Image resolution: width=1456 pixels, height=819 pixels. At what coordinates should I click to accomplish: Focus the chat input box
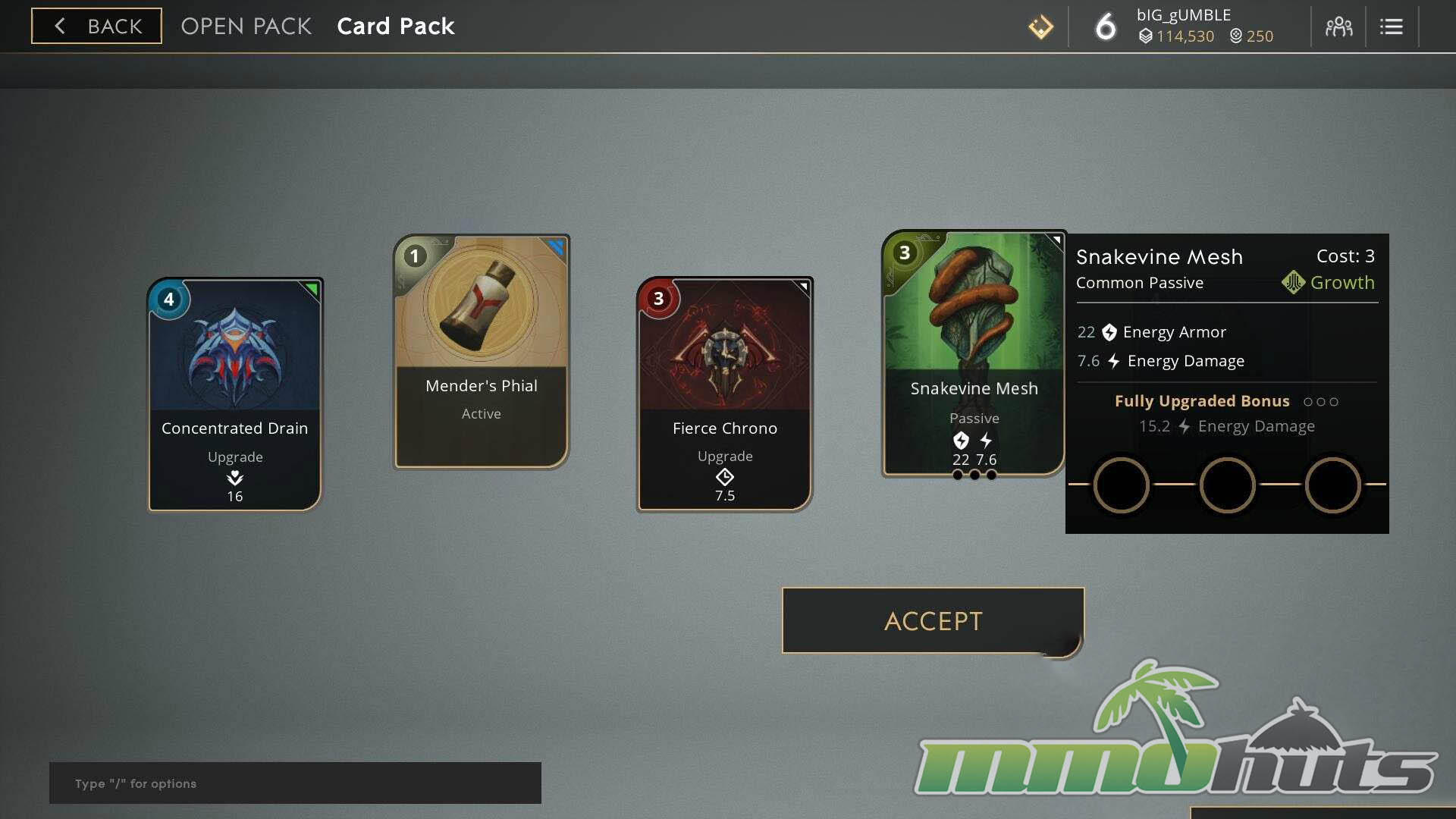(295, 783)
